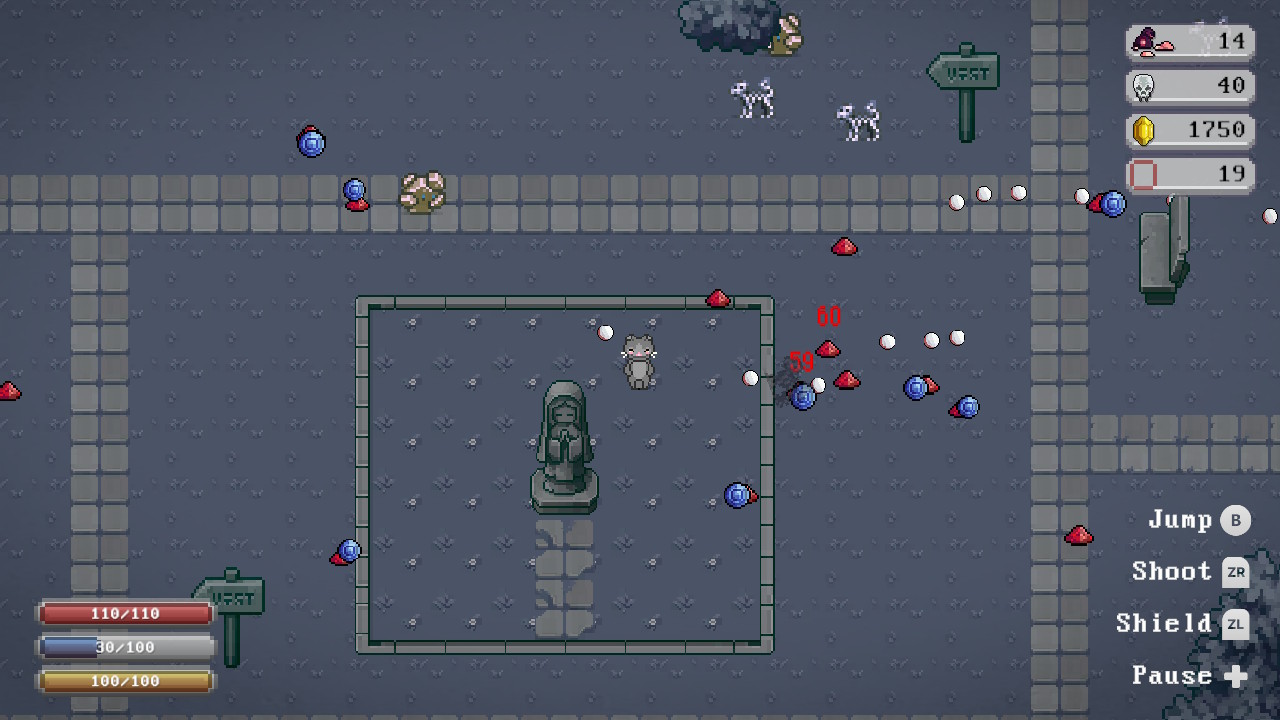Viewport: 1280px width, 720px height.
Task: Click the gray cat character inside the arena
Action: (639, 362)
